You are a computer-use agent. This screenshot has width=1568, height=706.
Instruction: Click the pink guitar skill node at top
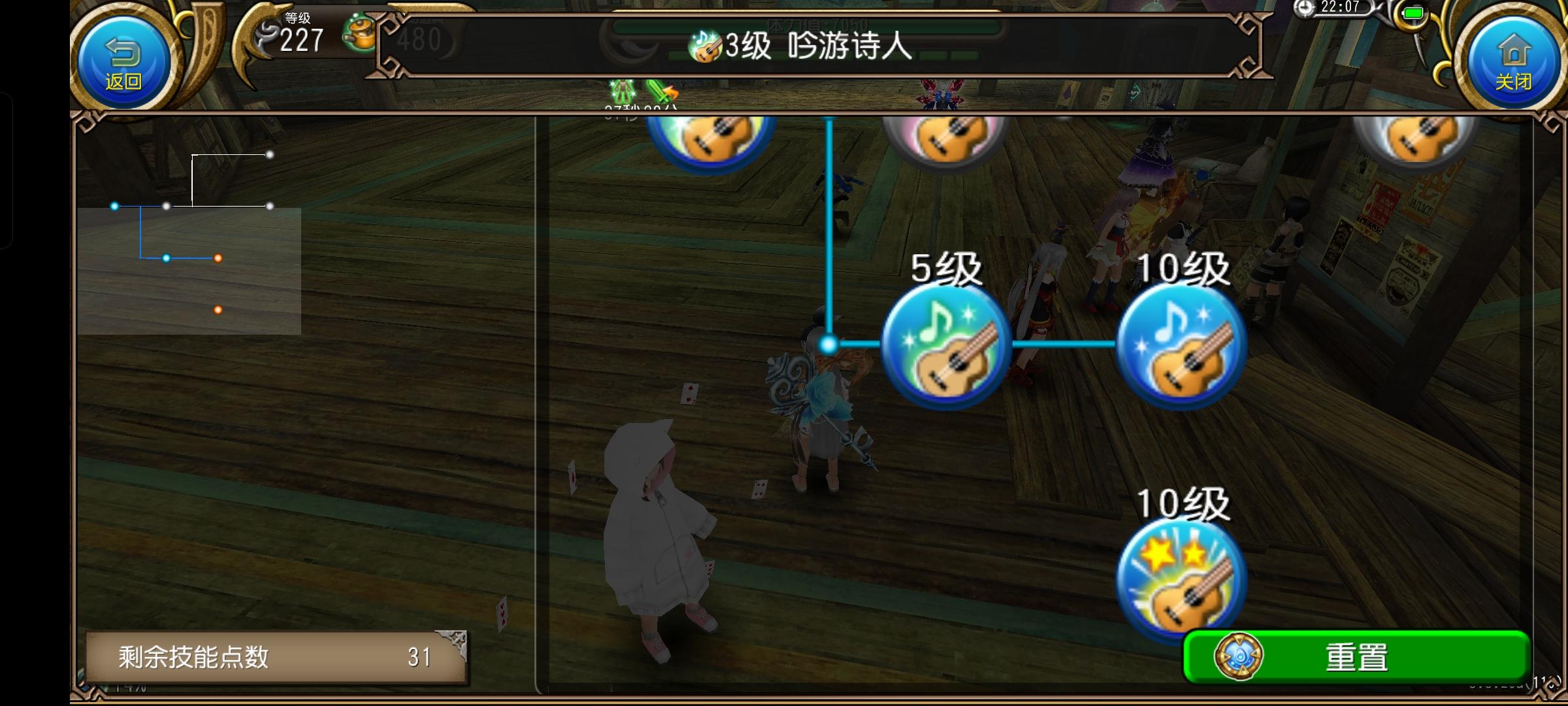(x=947, y=137)
